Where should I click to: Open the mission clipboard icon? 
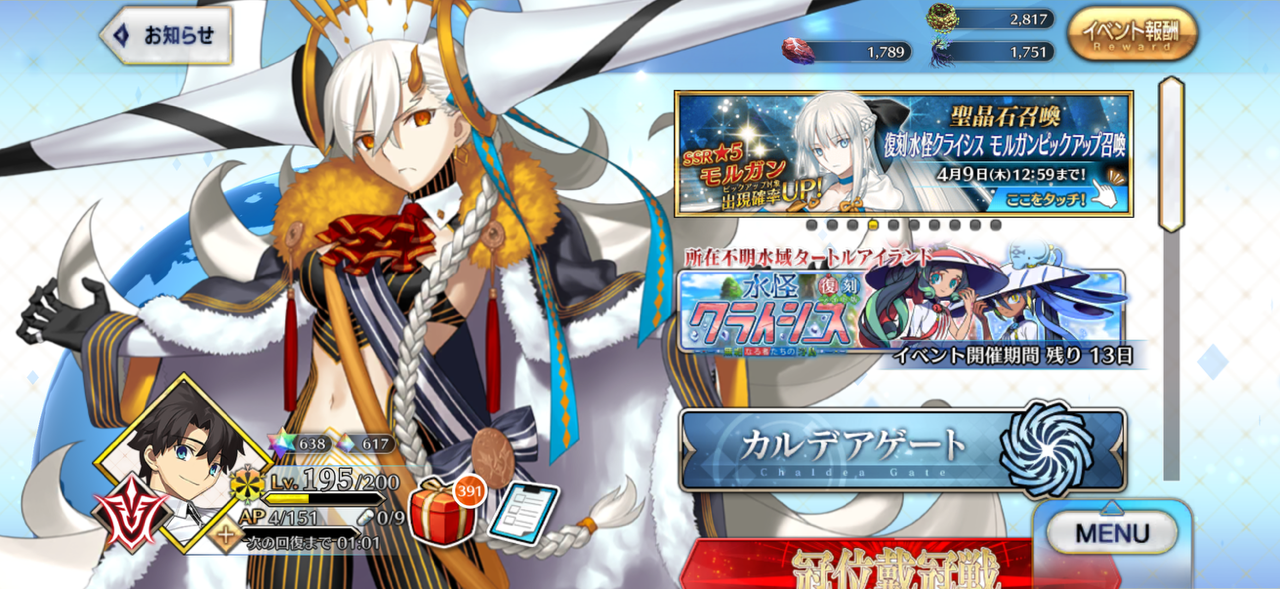tap(523, 514)
